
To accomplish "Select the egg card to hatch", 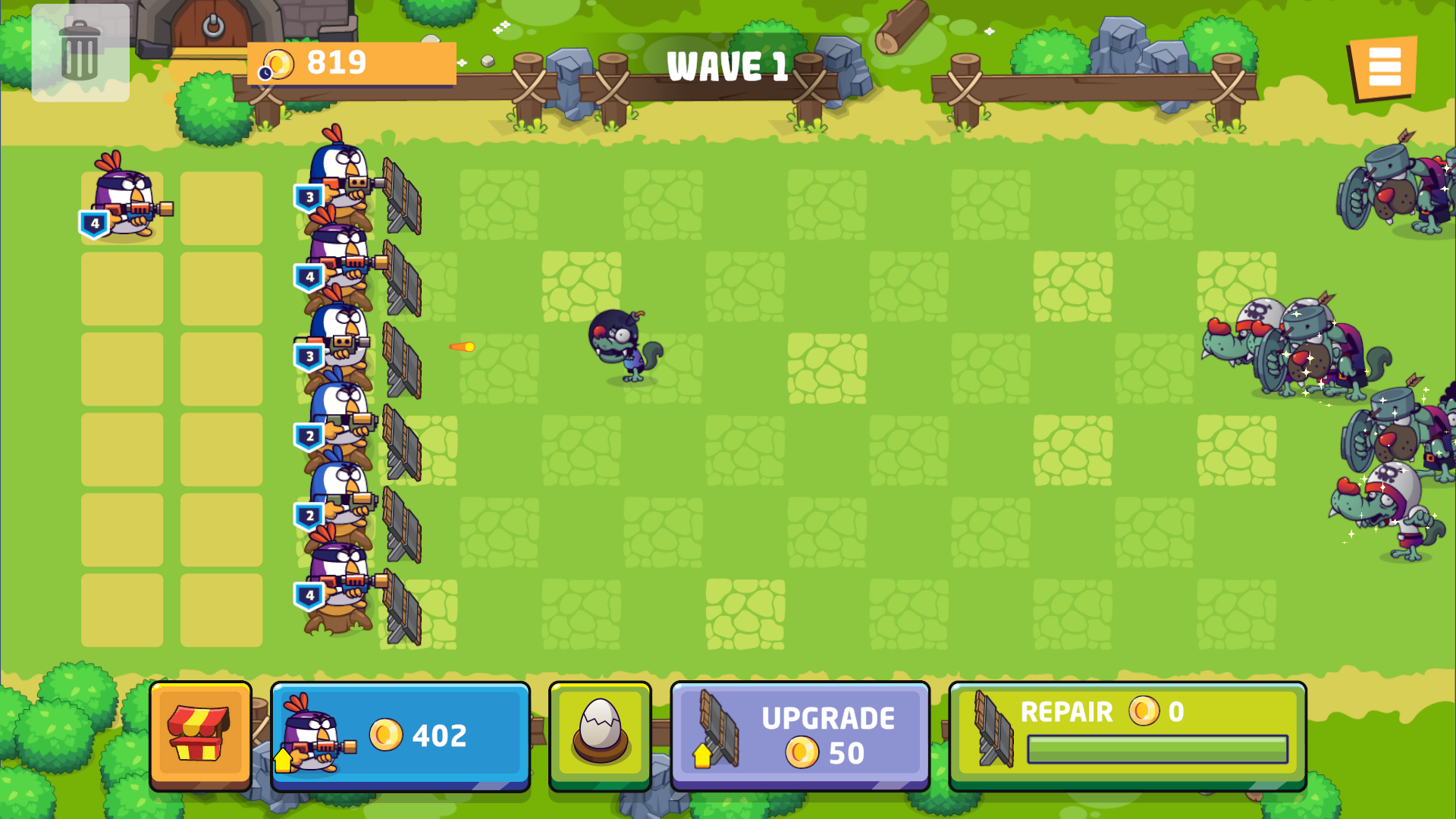I will [599, 734].
